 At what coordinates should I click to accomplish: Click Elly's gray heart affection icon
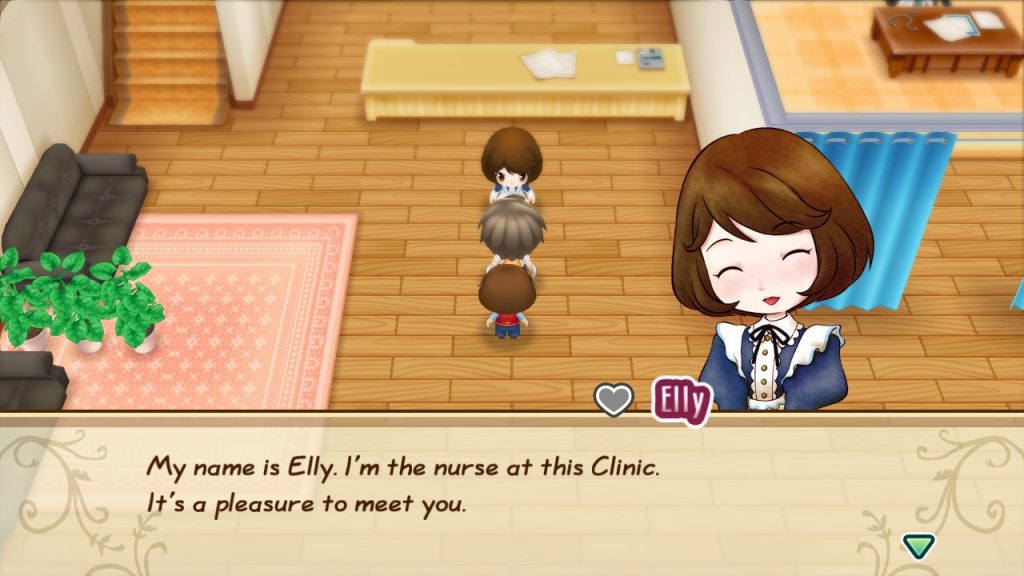614,400
